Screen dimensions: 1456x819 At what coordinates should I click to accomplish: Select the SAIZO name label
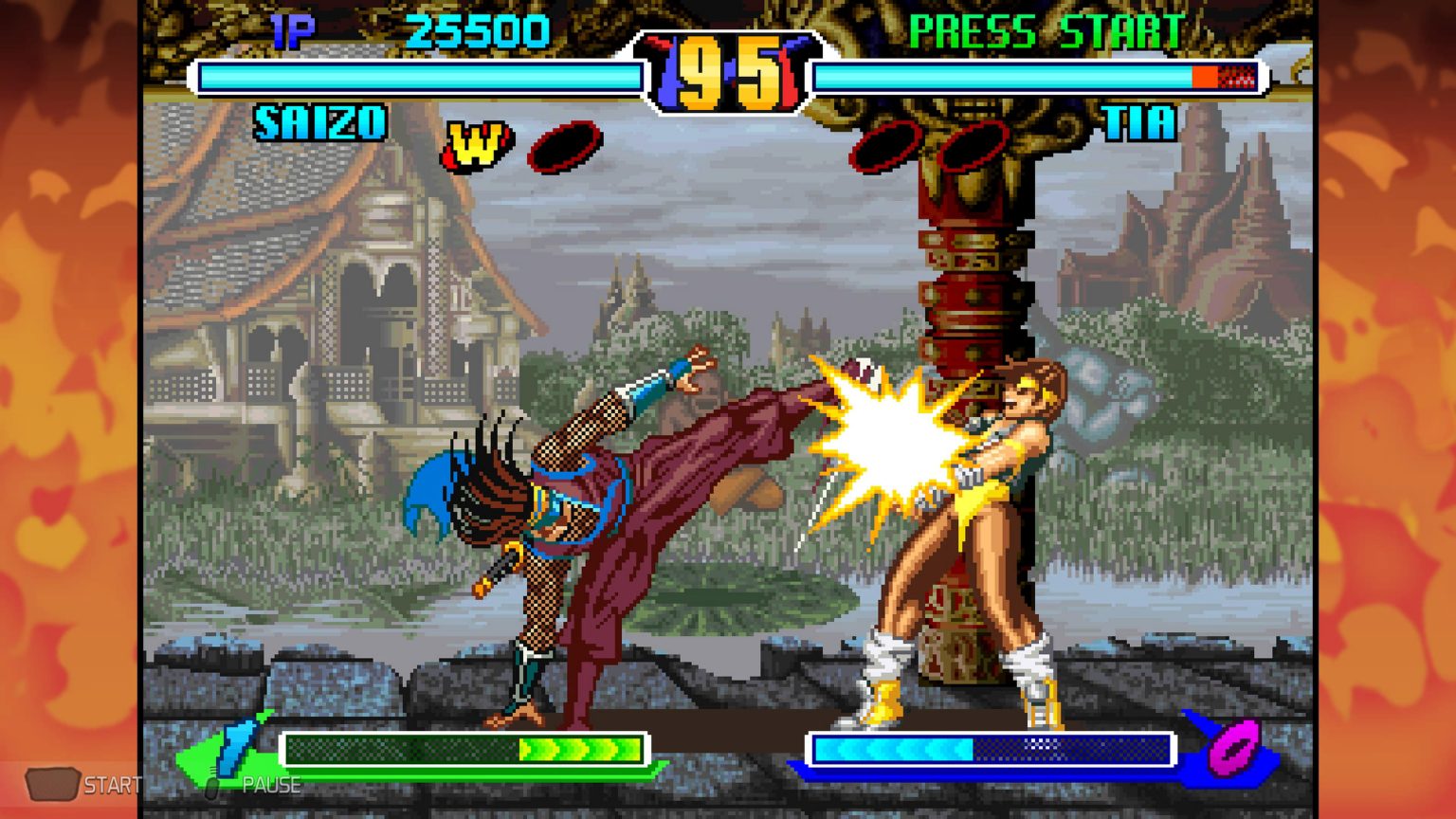[x=319, y=122]
